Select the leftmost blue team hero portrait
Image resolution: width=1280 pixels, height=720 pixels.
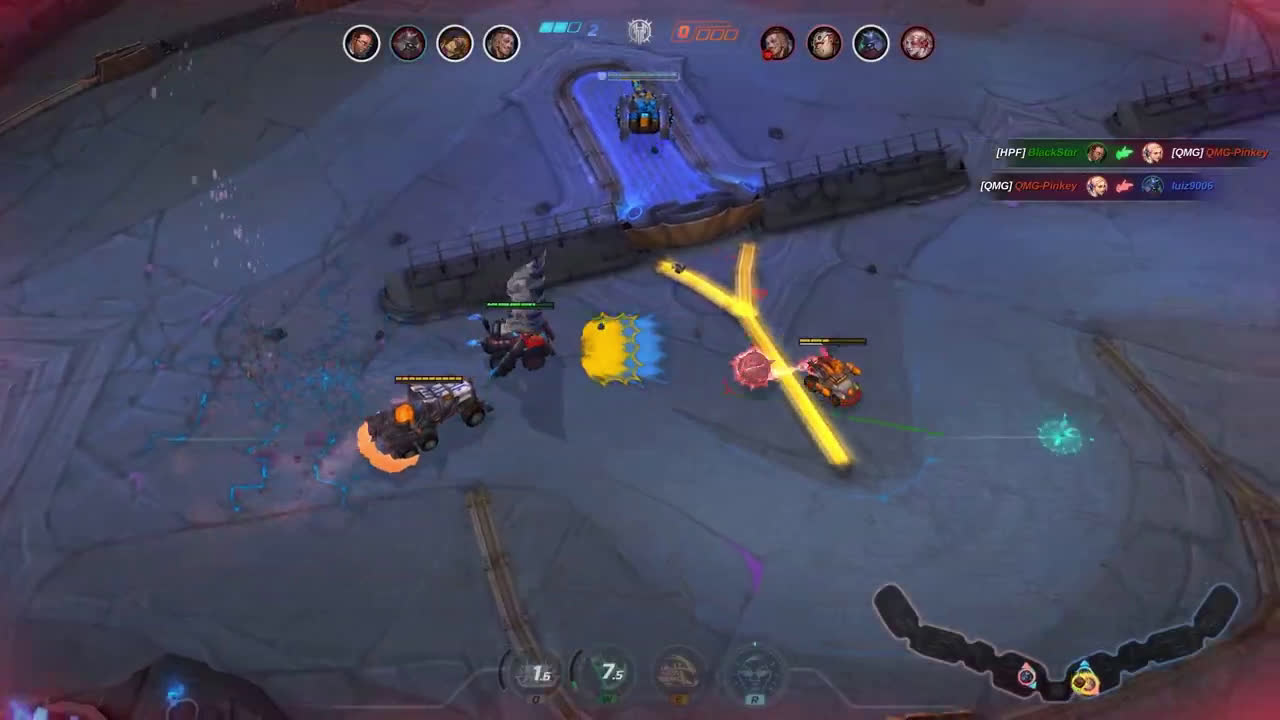pyautogui.click(x=360, y=44)
